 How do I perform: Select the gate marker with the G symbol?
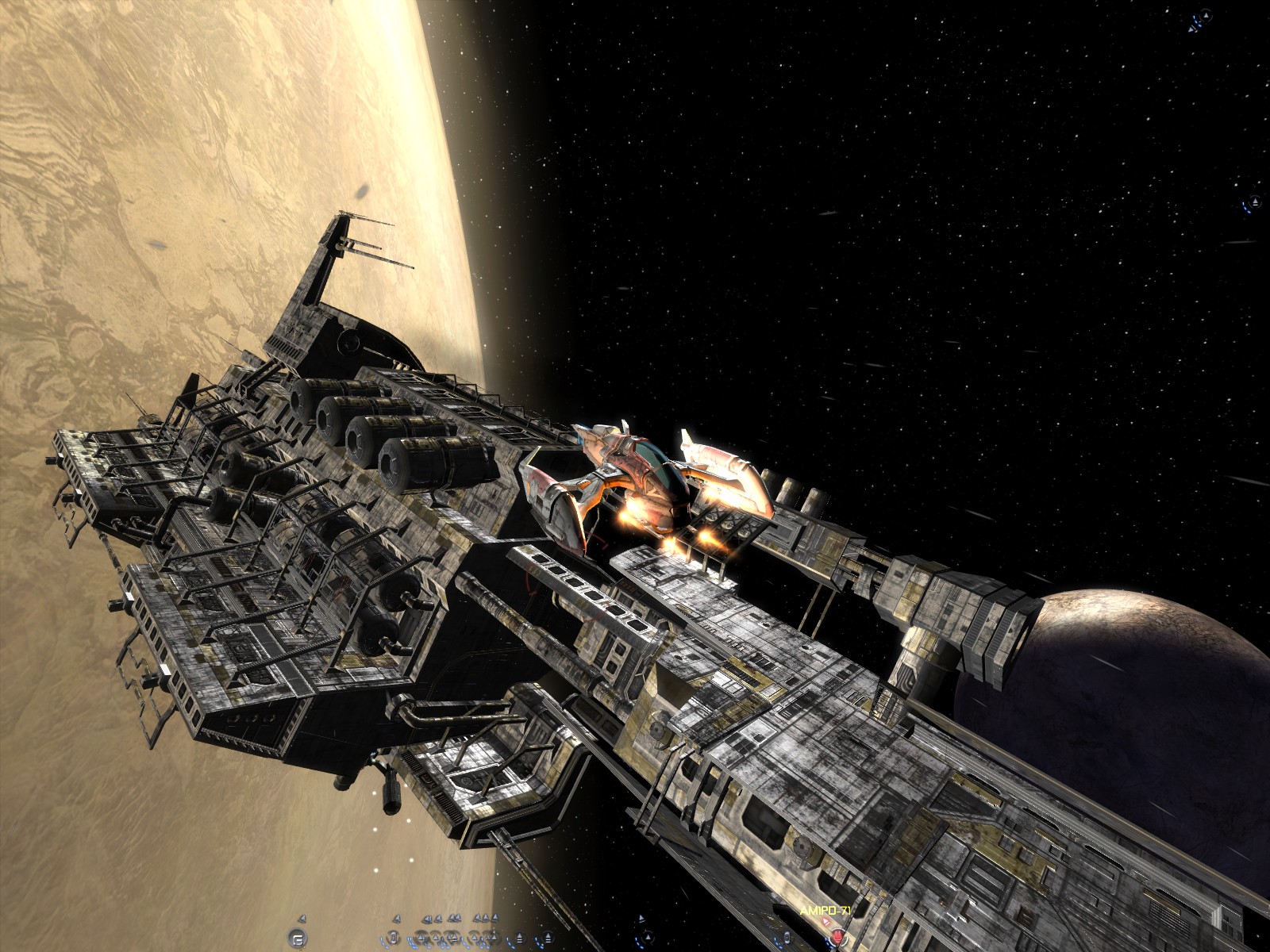tap(298, 936)
